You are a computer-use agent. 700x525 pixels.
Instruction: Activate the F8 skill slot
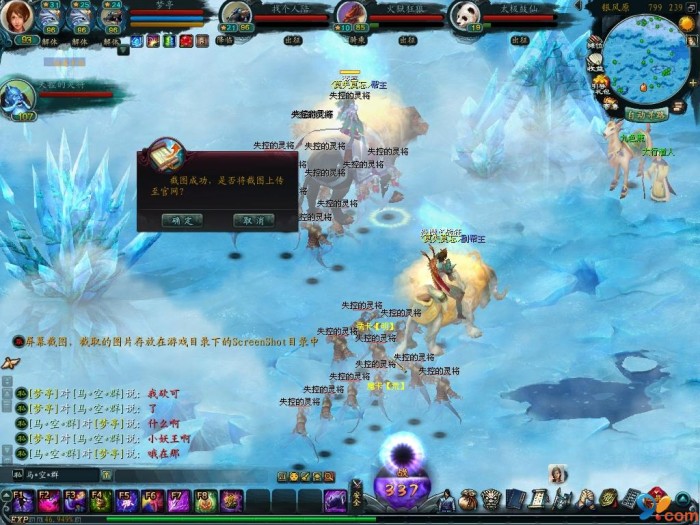click(204, 500)
